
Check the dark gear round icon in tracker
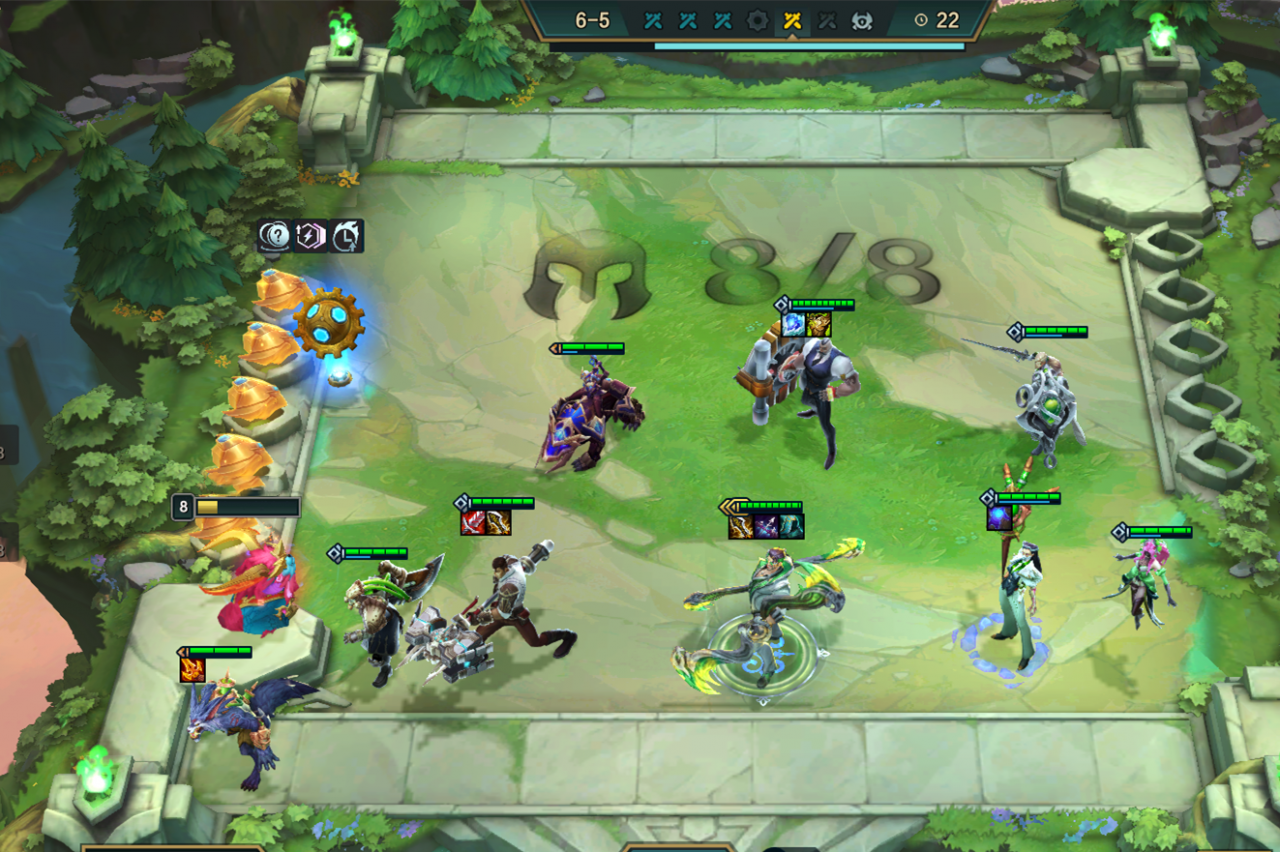pyautogui.click(x=758, y=20)
